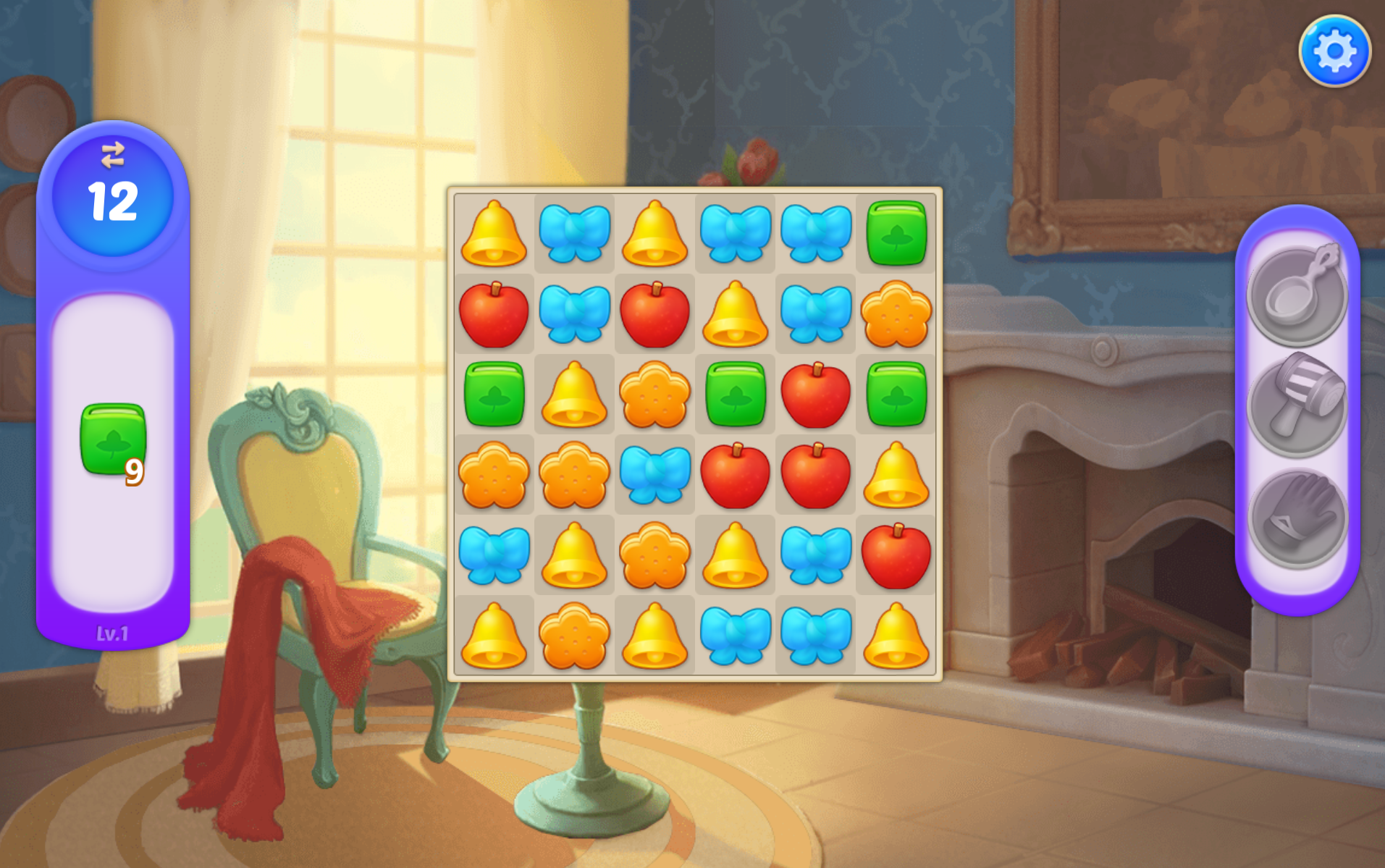Click the swap arrows above the moves count
The width and height of the screenshot is (1385, 868).
(112, 154)
